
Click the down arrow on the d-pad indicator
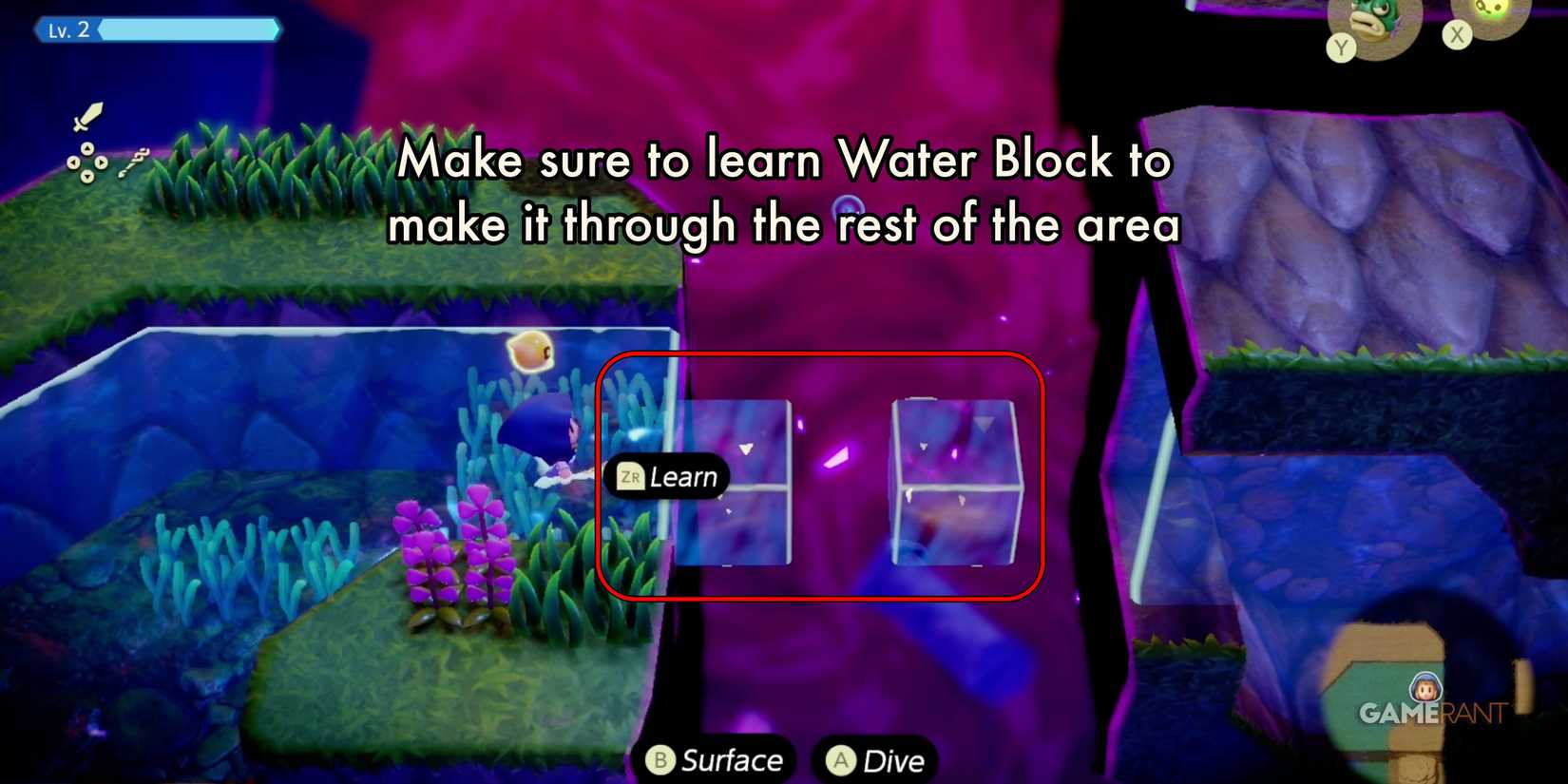(87, 176)
